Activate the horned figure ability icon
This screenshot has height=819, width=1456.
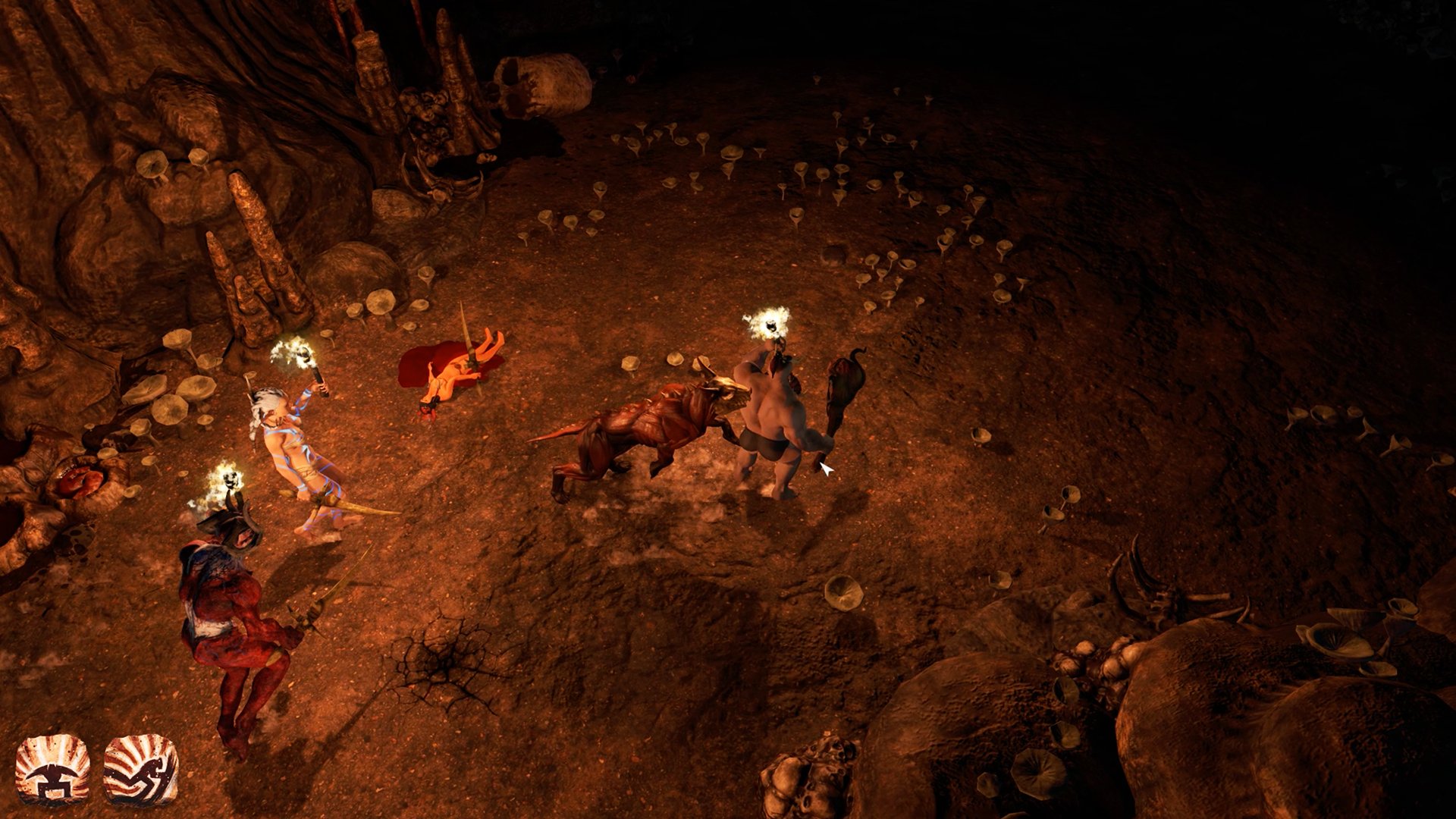52,770
